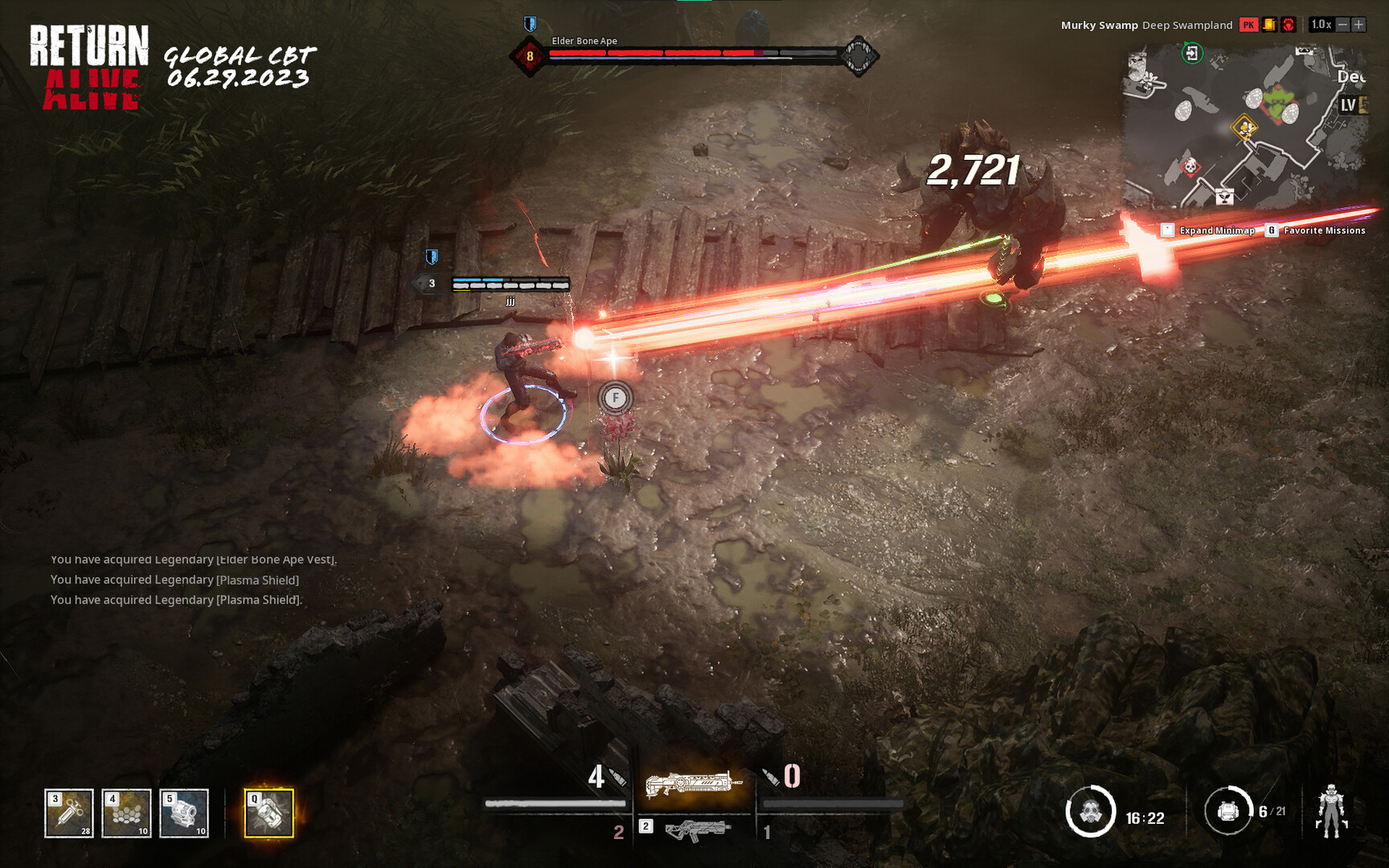Activate the grenade on the Q slot

268,814
